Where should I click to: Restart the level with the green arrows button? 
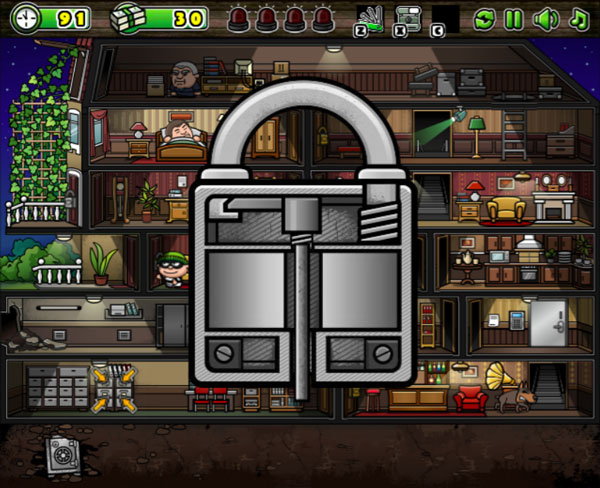484,18
